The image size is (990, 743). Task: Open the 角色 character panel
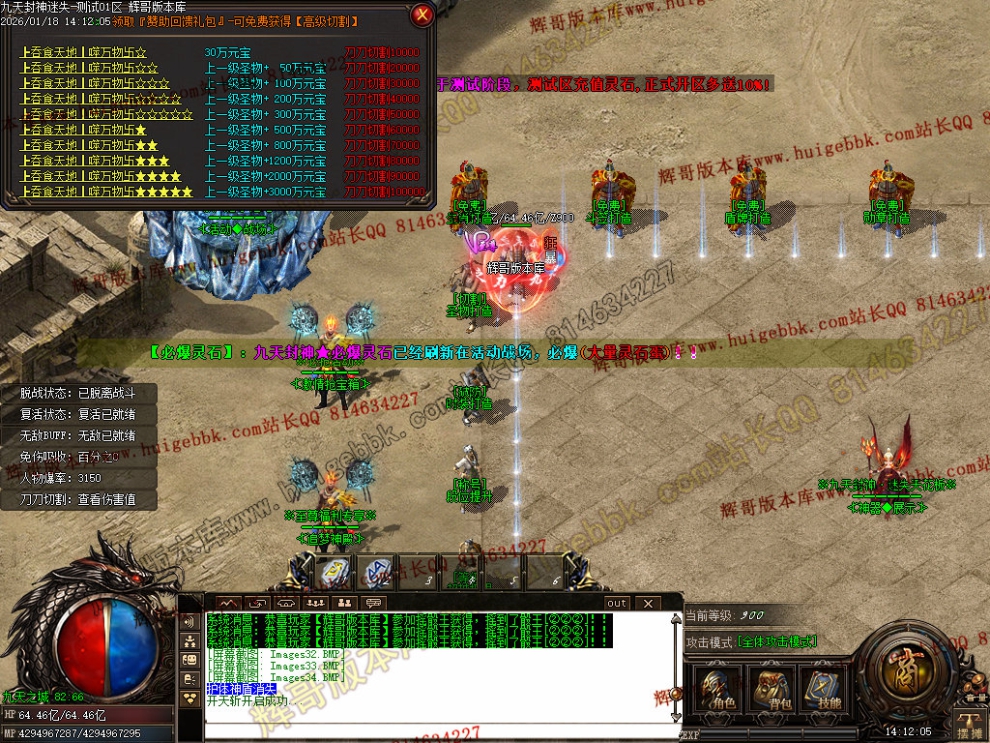pyautogui.click(x=718, y=688)
